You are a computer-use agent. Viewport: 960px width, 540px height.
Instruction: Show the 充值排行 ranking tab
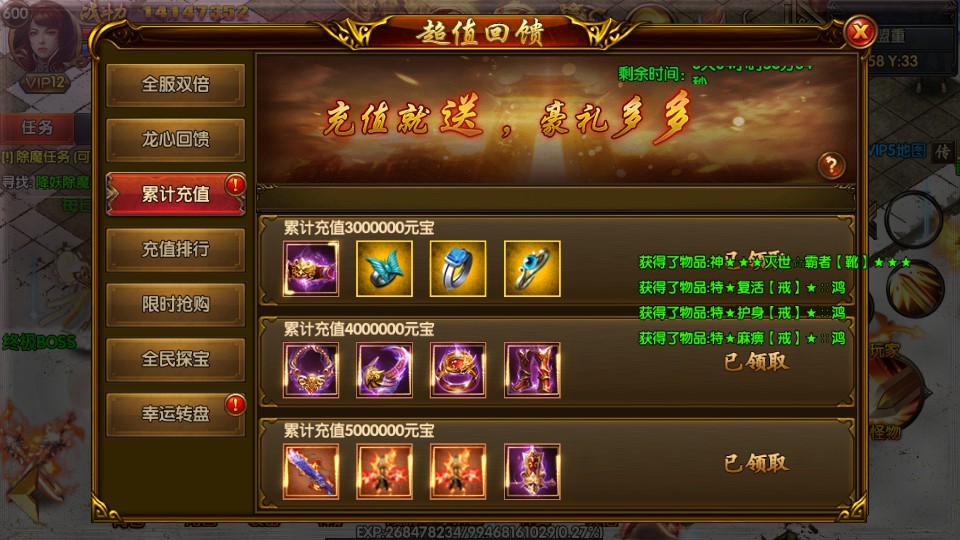coord(175,249)
